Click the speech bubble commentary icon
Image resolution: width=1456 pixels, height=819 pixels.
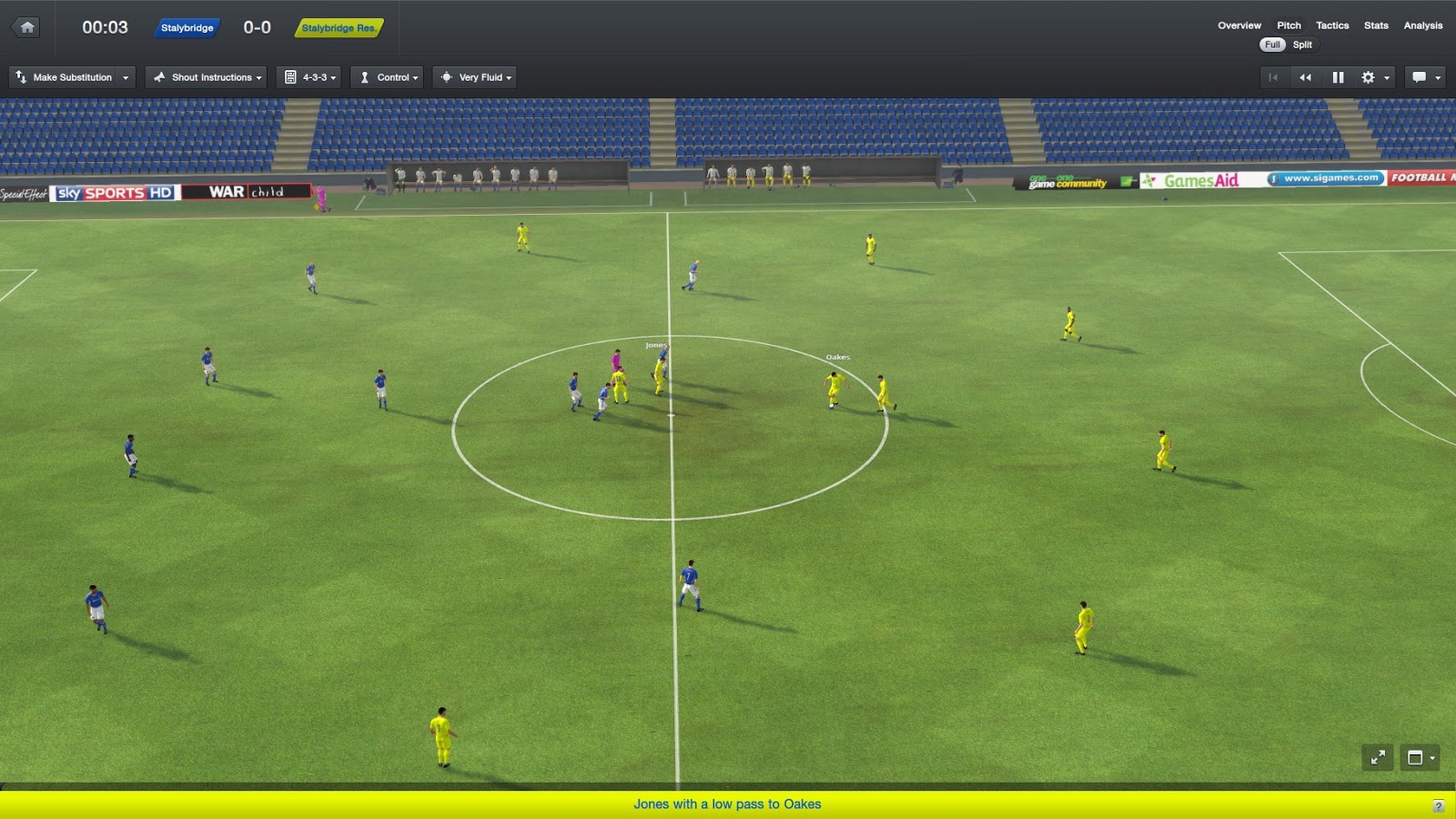coord(1418,77)
